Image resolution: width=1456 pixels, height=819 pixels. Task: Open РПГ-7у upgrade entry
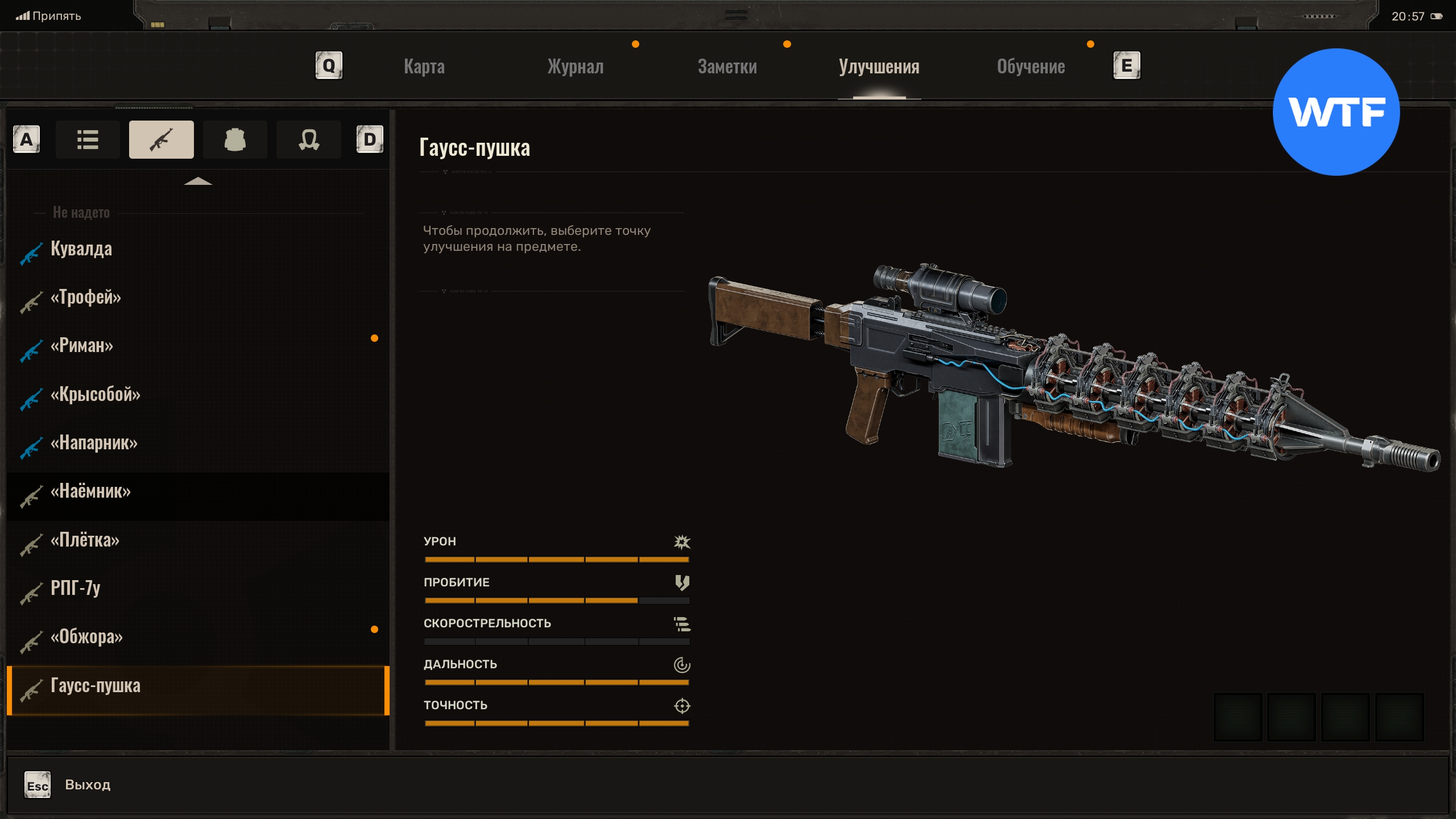click(76, 588)
